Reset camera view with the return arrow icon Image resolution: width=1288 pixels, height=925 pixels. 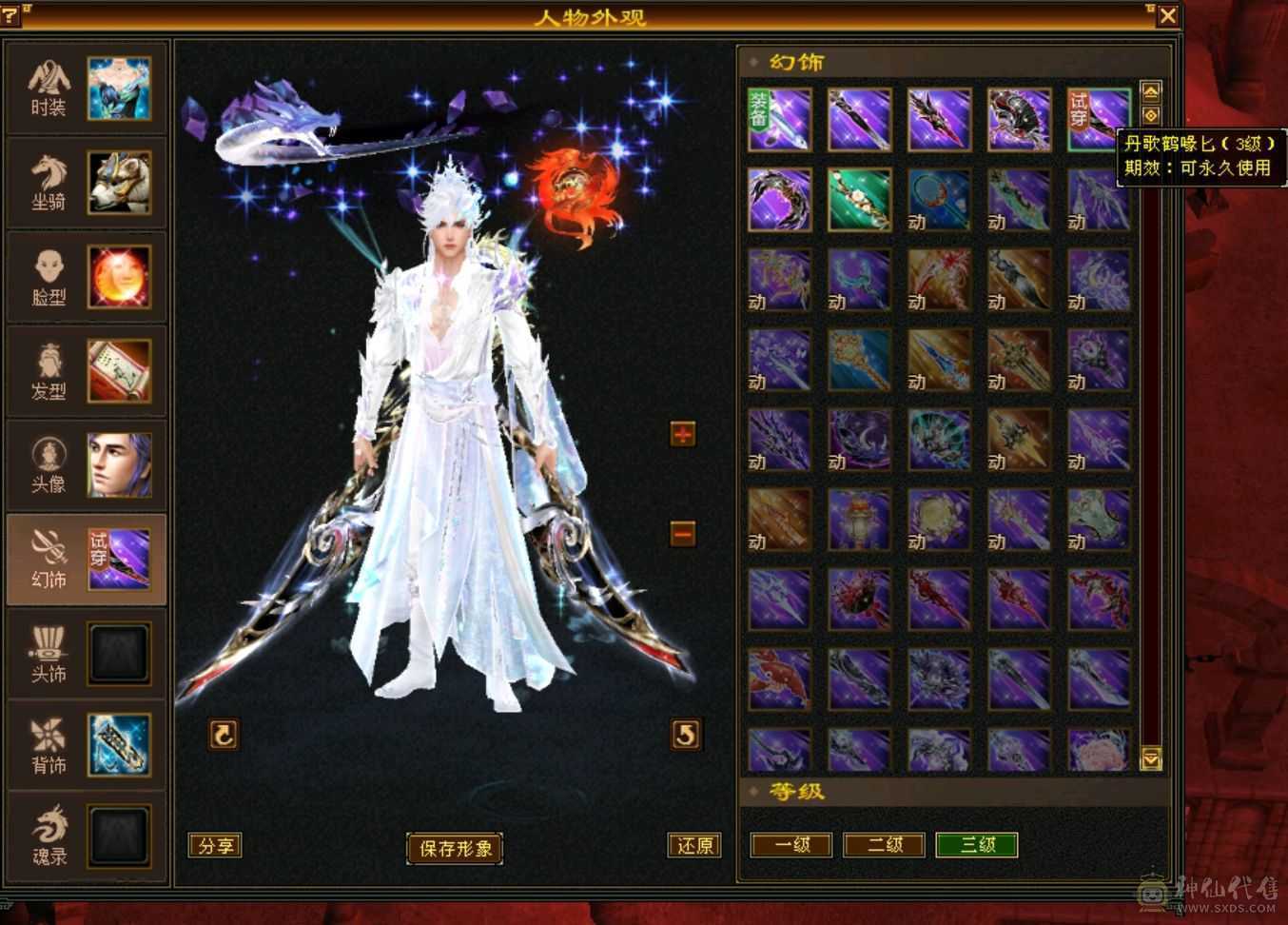pyautogui.click(x=687, y=734)
